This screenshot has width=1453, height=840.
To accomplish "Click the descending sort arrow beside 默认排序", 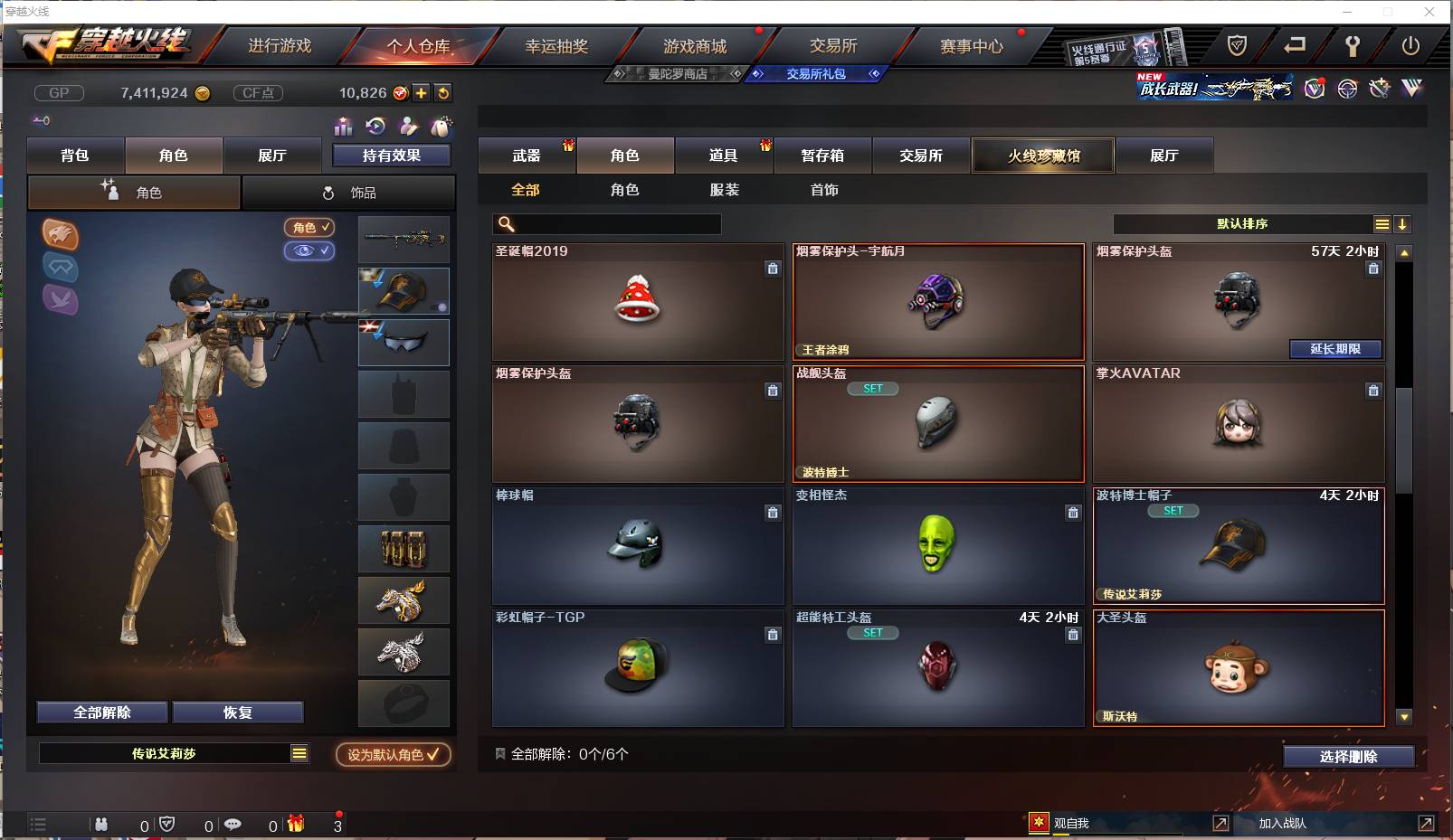I will tap(1403, 223).
